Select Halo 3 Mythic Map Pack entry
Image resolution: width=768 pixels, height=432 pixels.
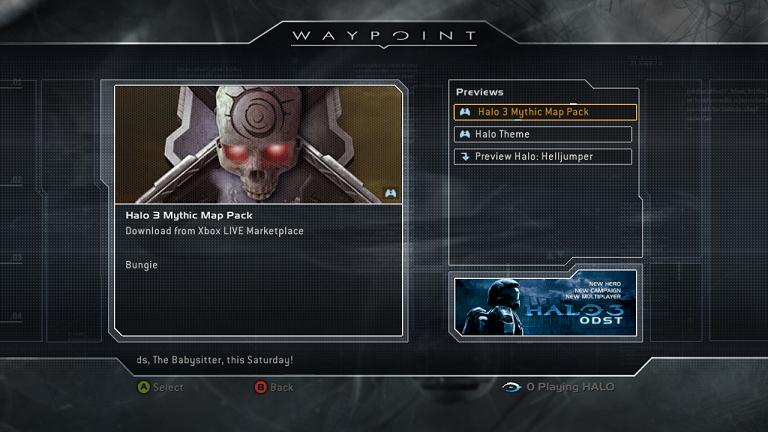545,112
